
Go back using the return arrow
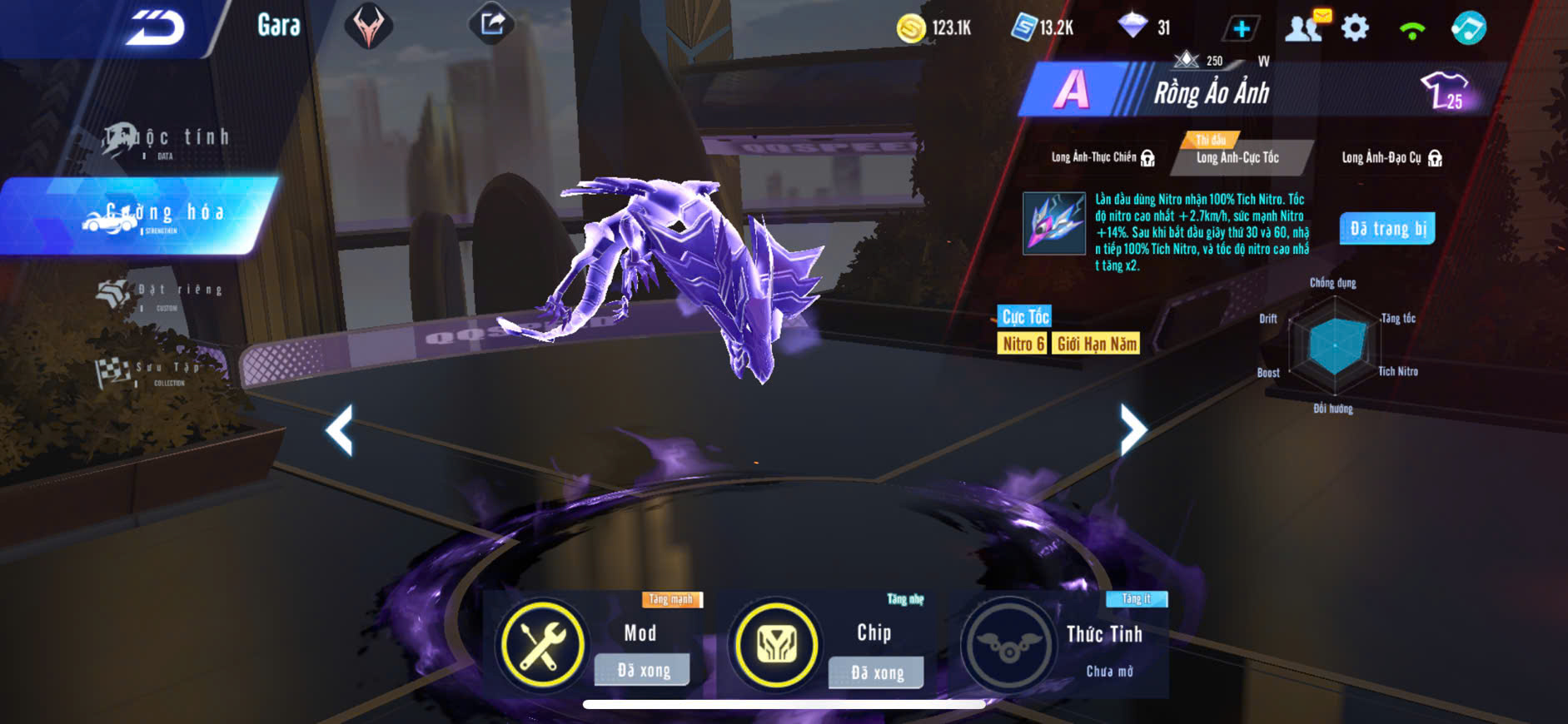click(155, 28)
